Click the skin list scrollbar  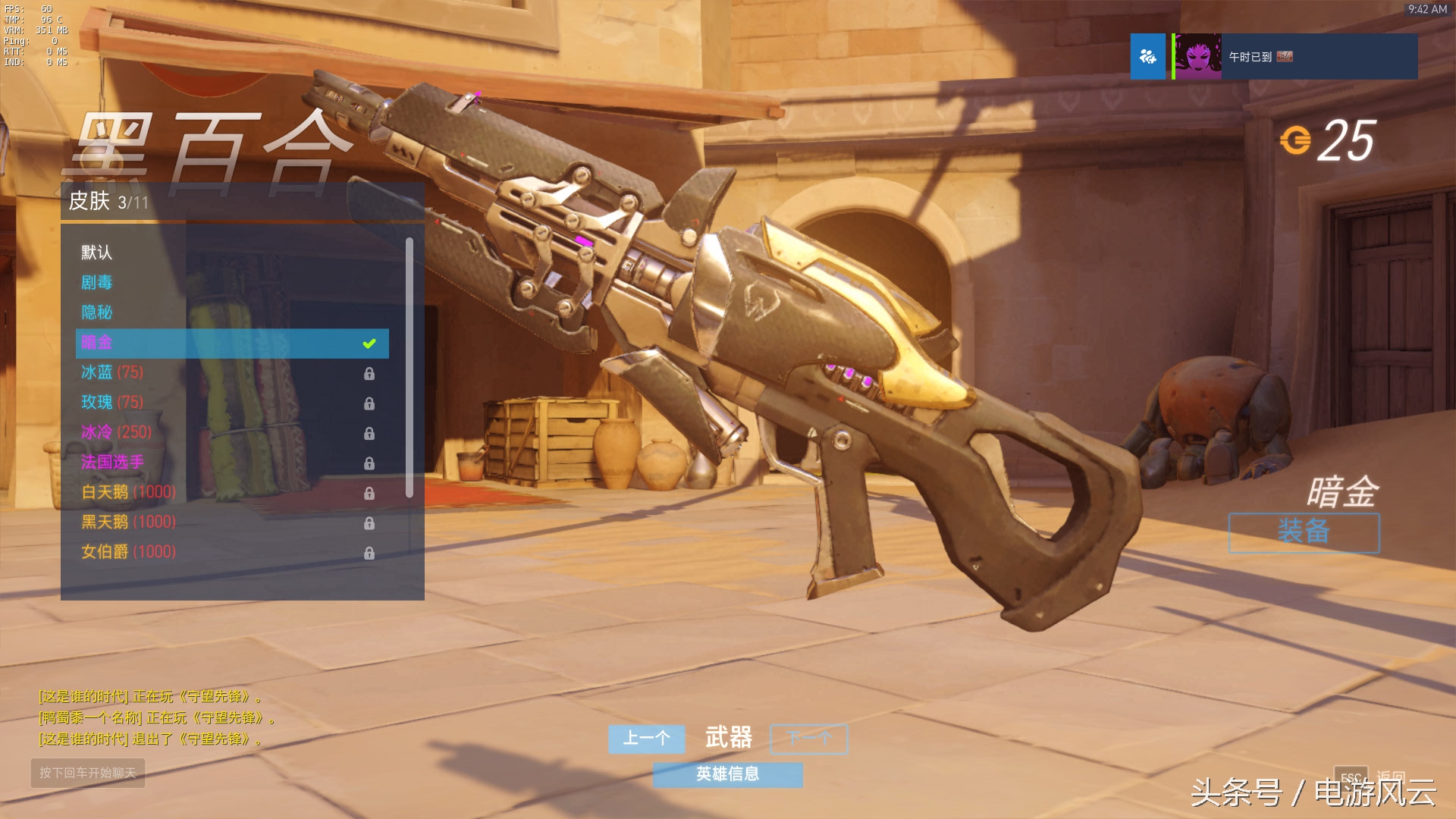tap(409, 368)
